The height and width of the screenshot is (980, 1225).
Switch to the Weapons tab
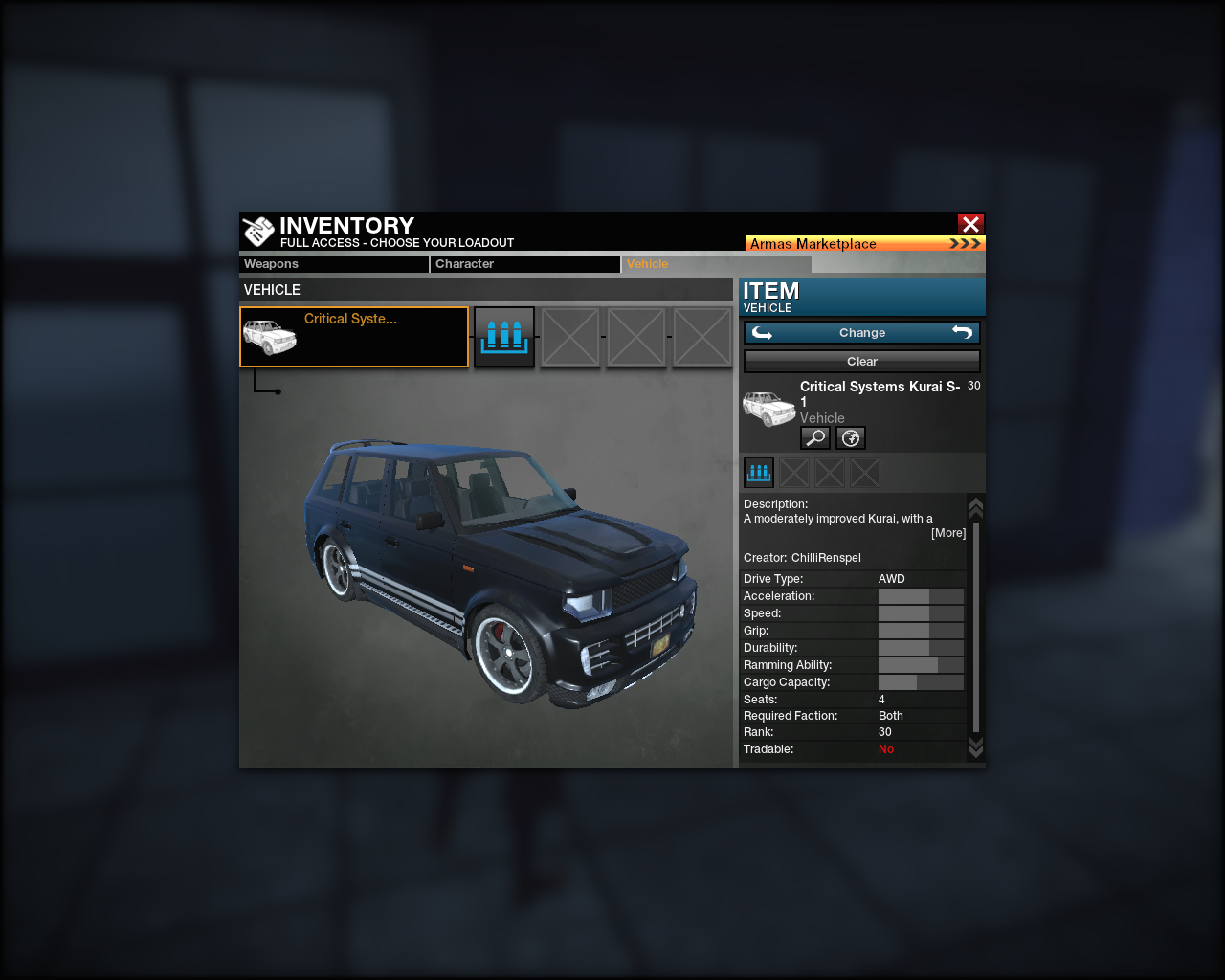click(x=333, y=264)
